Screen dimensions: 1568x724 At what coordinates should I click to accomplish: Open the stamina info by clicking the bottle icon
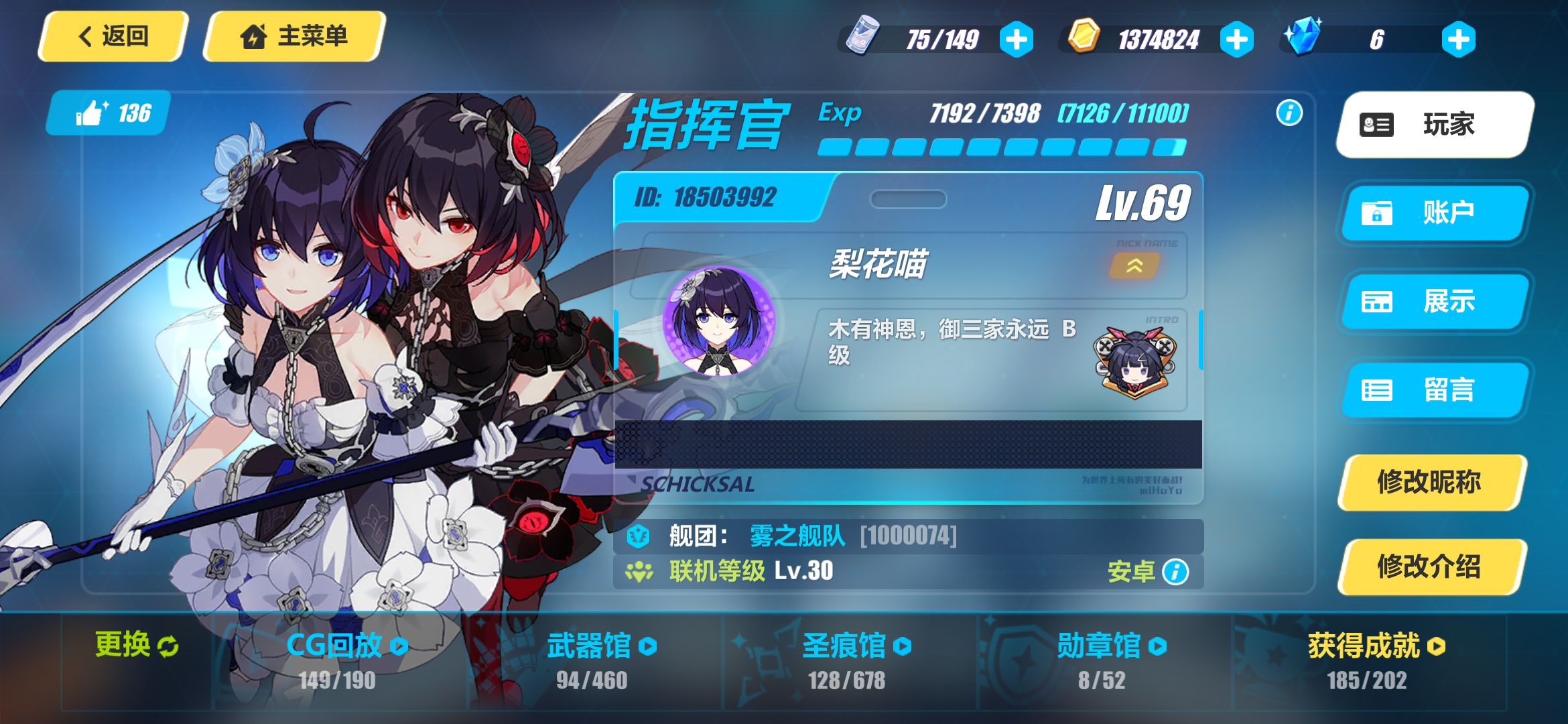pos(864,38)
